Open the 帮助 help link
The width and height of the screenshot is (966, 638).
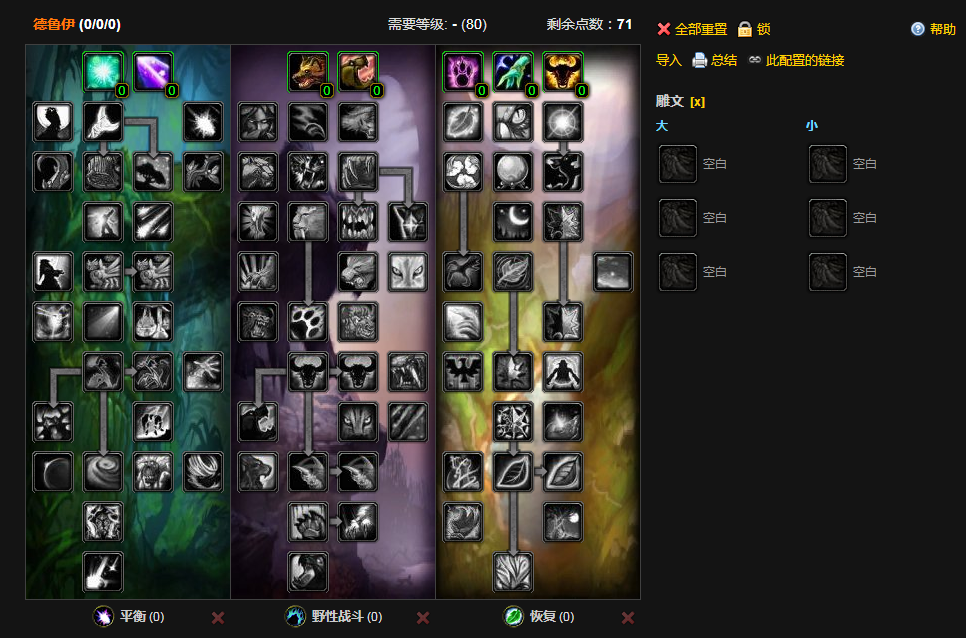[934, 29]
